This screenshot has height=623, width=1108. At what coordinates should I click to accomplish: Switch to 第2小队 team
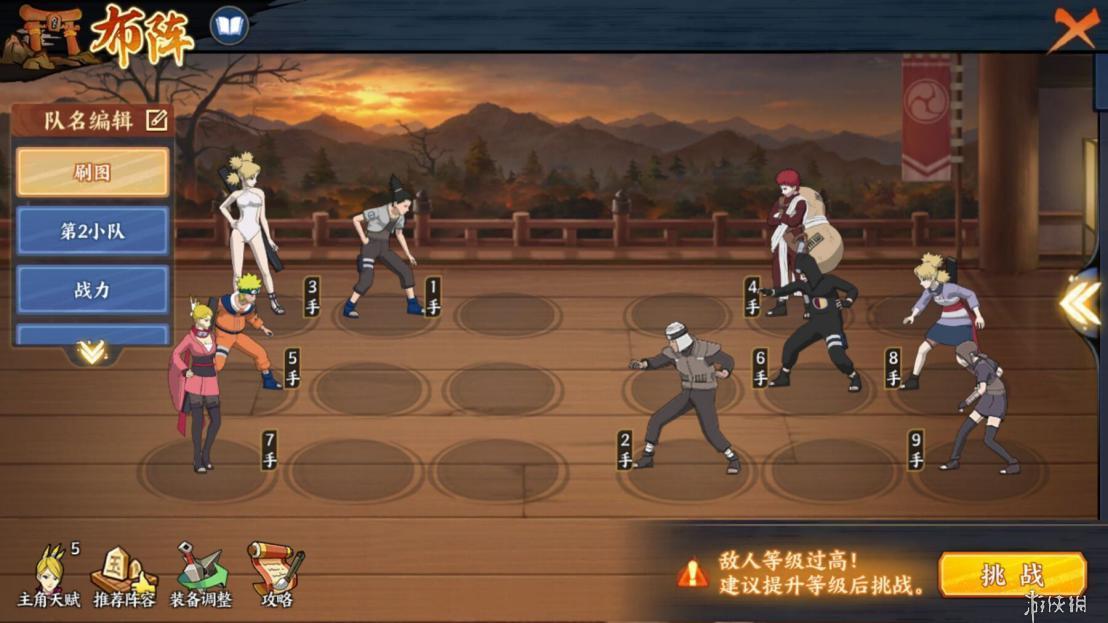click(x=93, y=231)
